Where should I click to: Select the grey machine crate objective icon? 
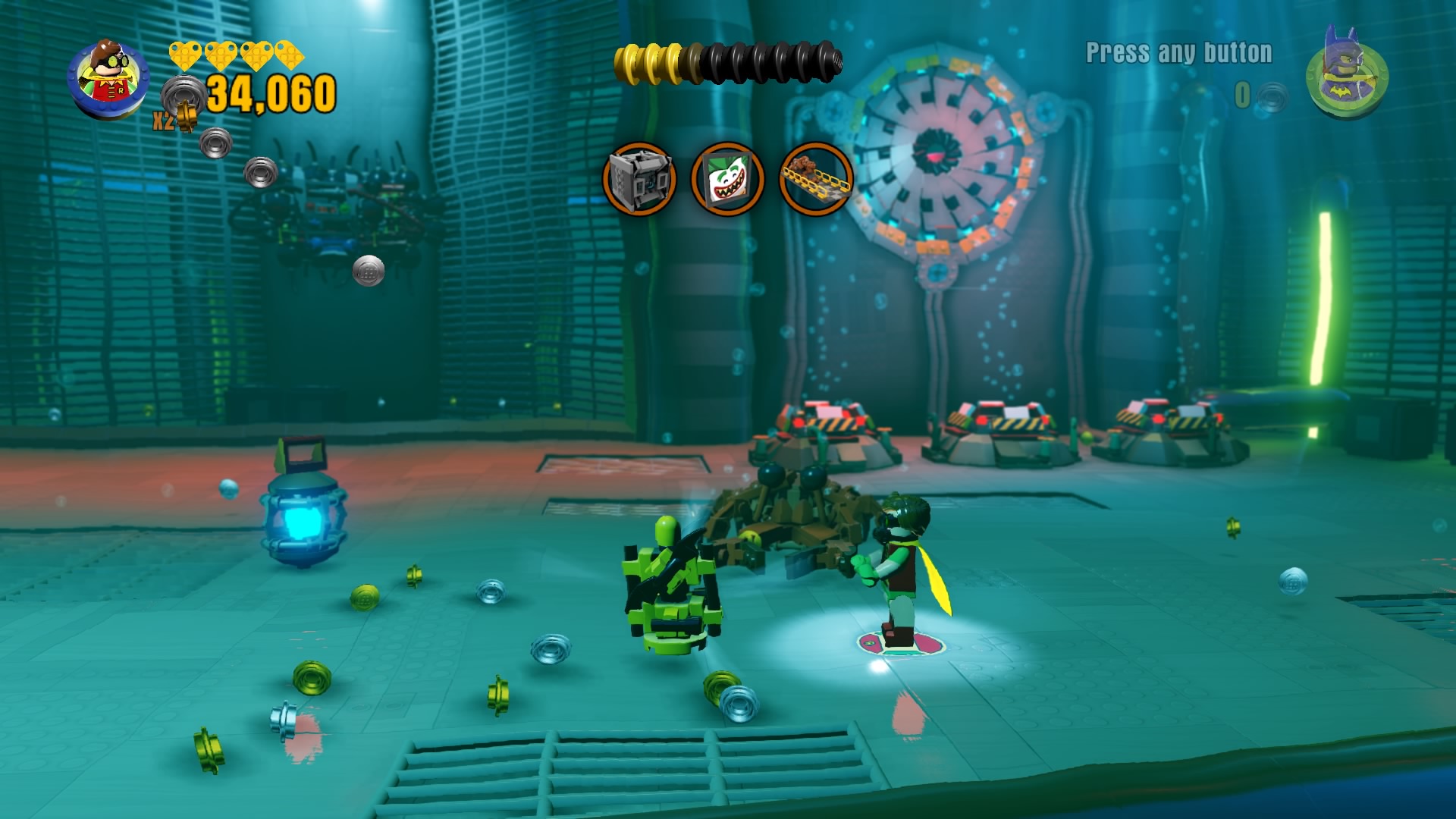tap(639, 179)
